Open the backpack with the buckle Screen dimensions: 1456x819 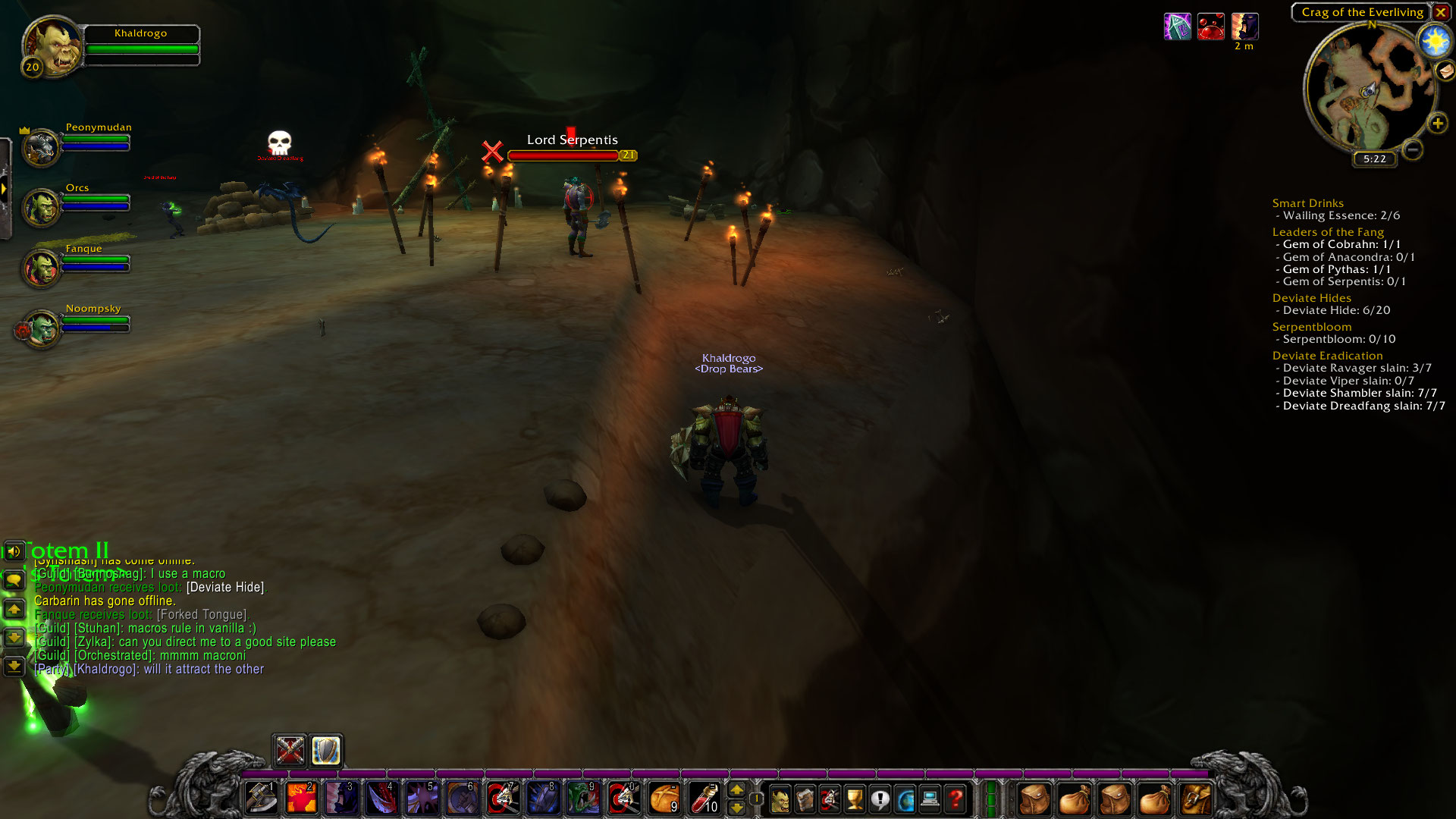(1194, 799)
